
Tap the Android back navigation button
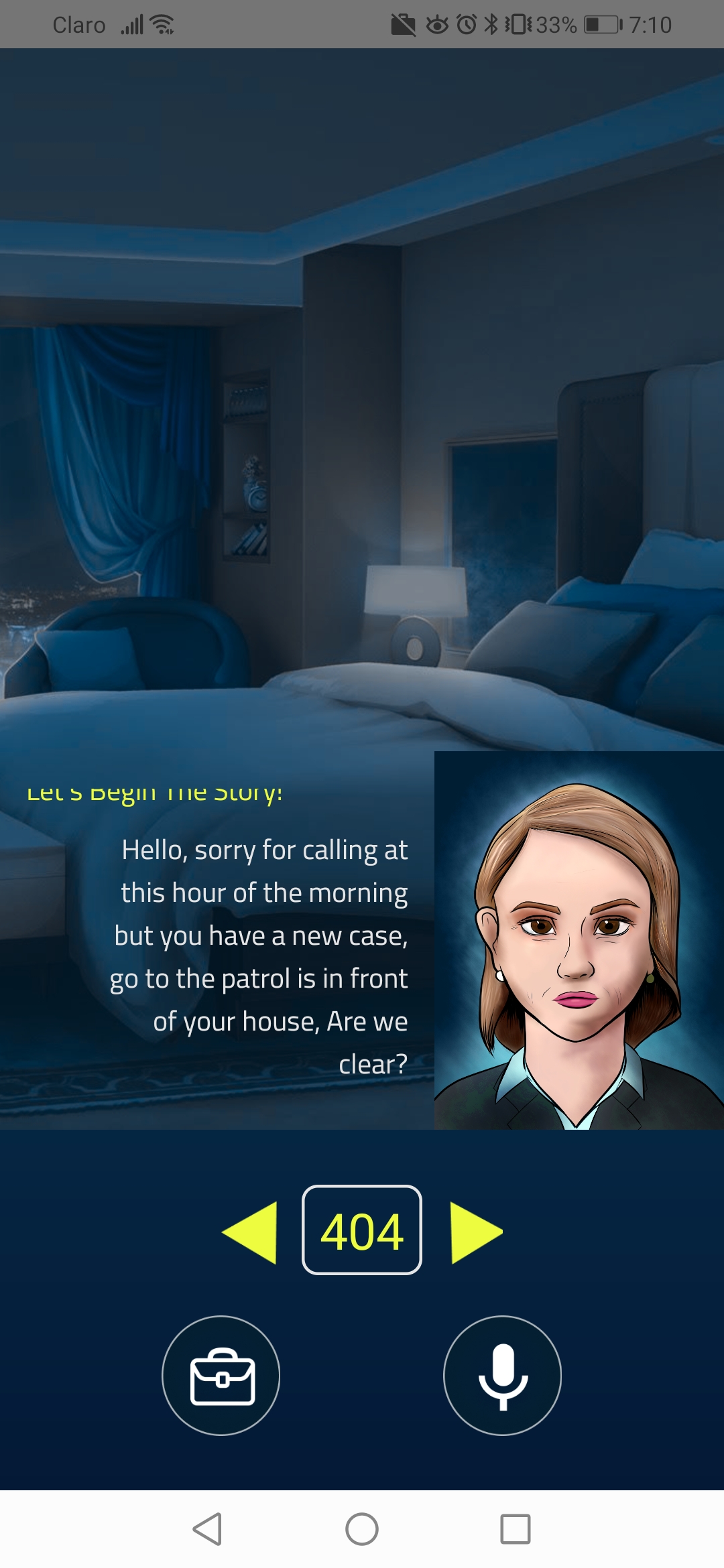click(x=207, y=1529)
